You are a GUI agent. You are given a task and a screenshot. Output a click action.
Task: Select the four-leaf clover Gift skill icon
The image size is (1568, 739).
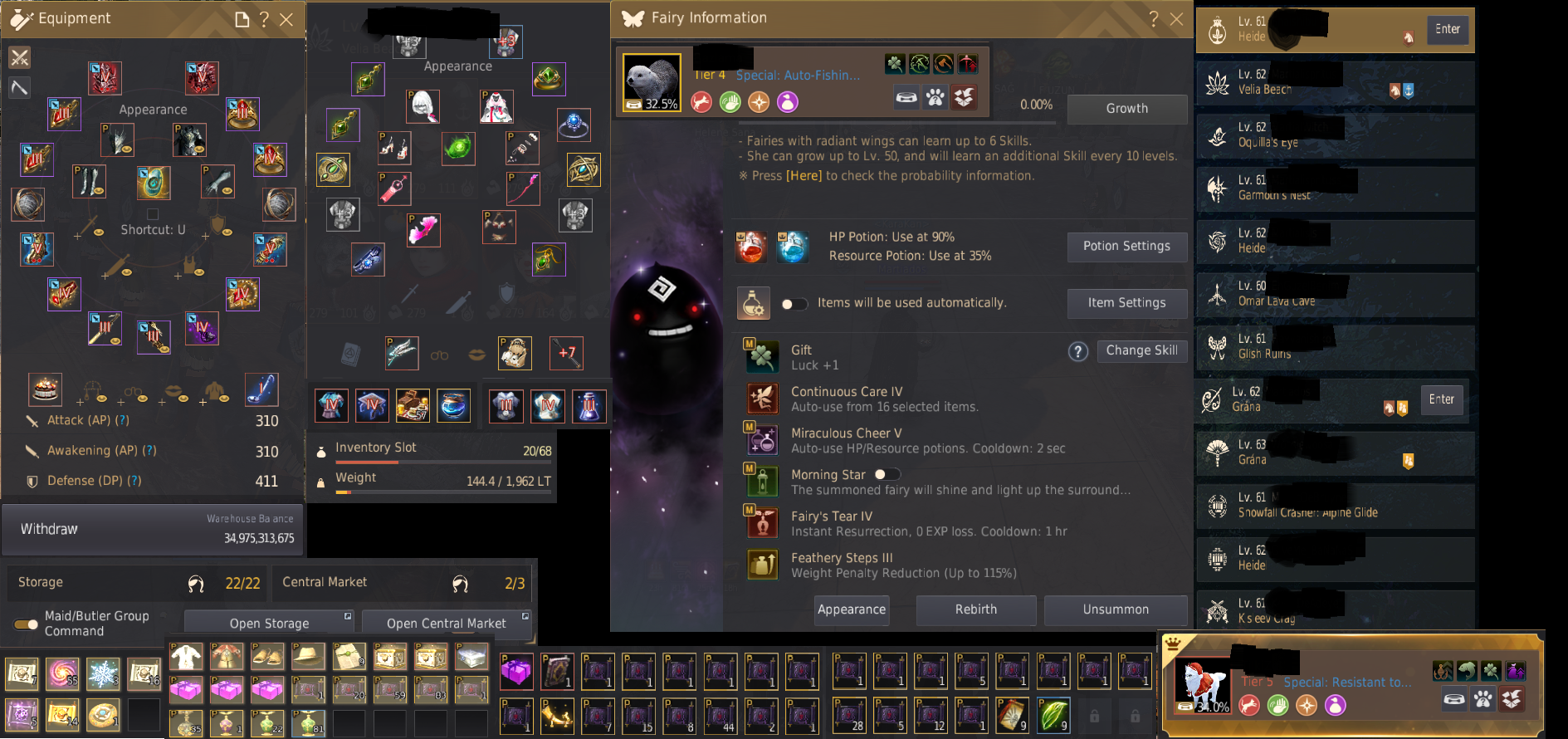pyautogui.click(x=761, y=357)
